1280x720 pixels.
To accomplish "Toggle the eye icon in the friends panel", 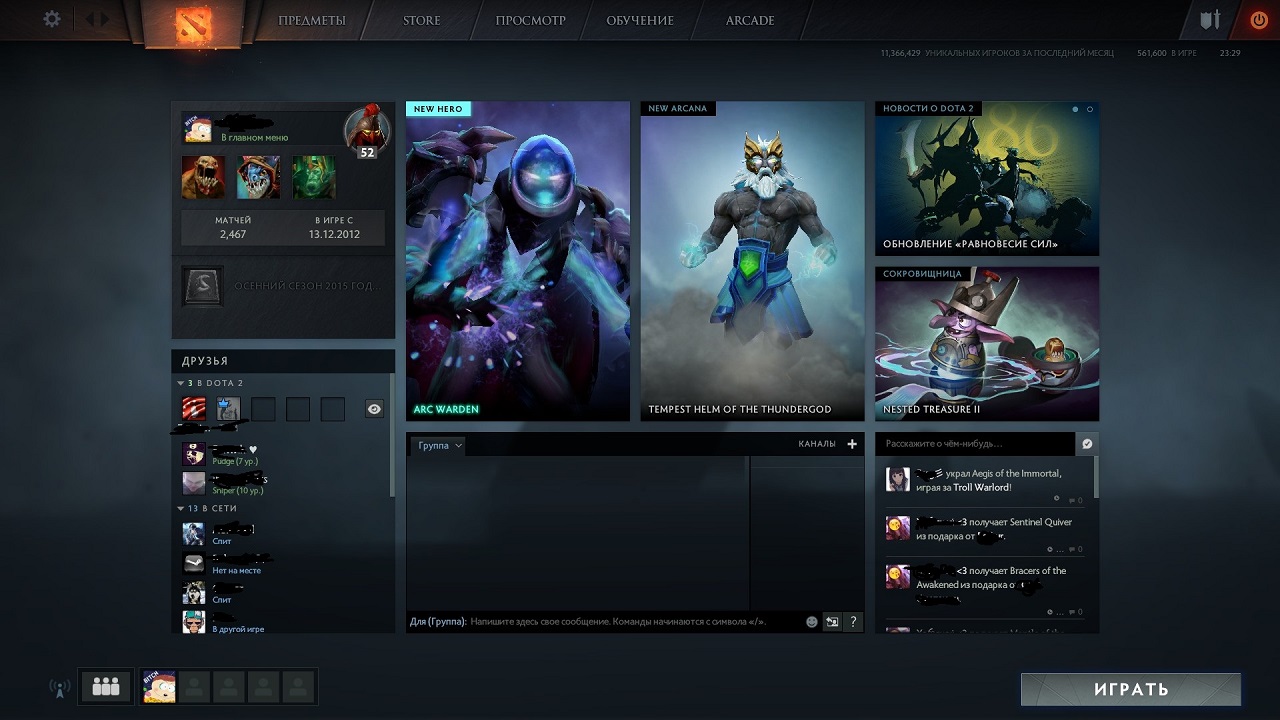I will 374,409.
